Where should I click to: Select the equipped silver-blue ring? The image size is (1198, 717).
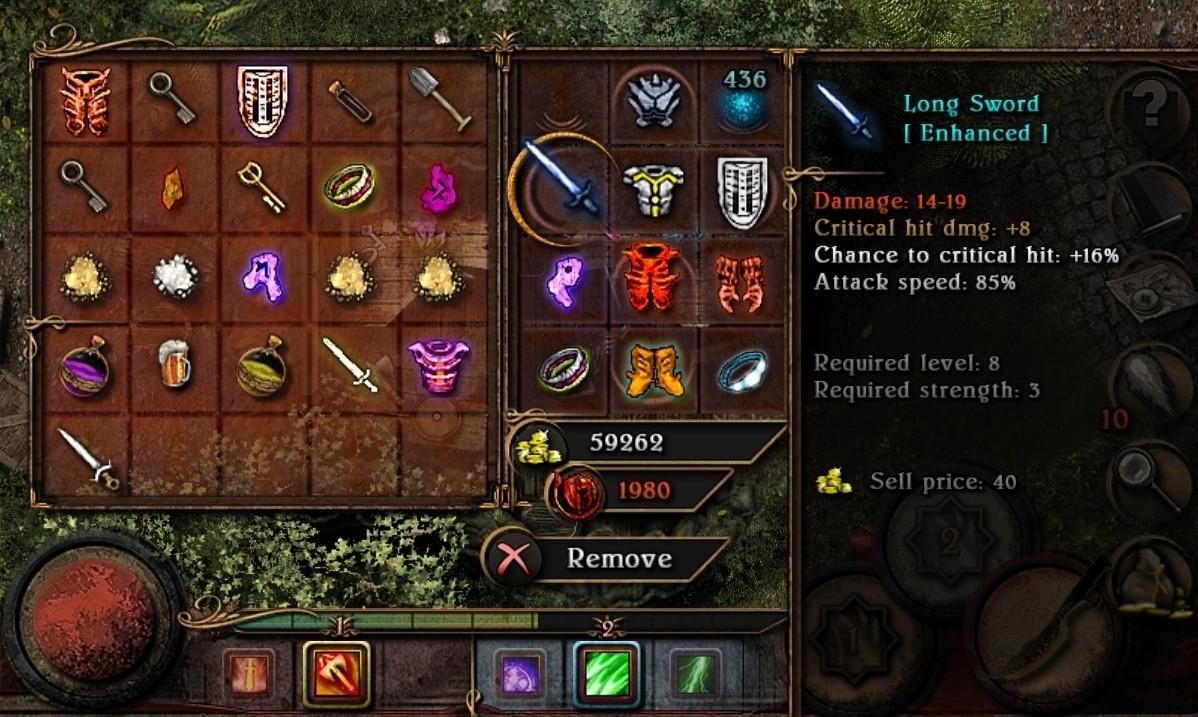pos(741,370)
